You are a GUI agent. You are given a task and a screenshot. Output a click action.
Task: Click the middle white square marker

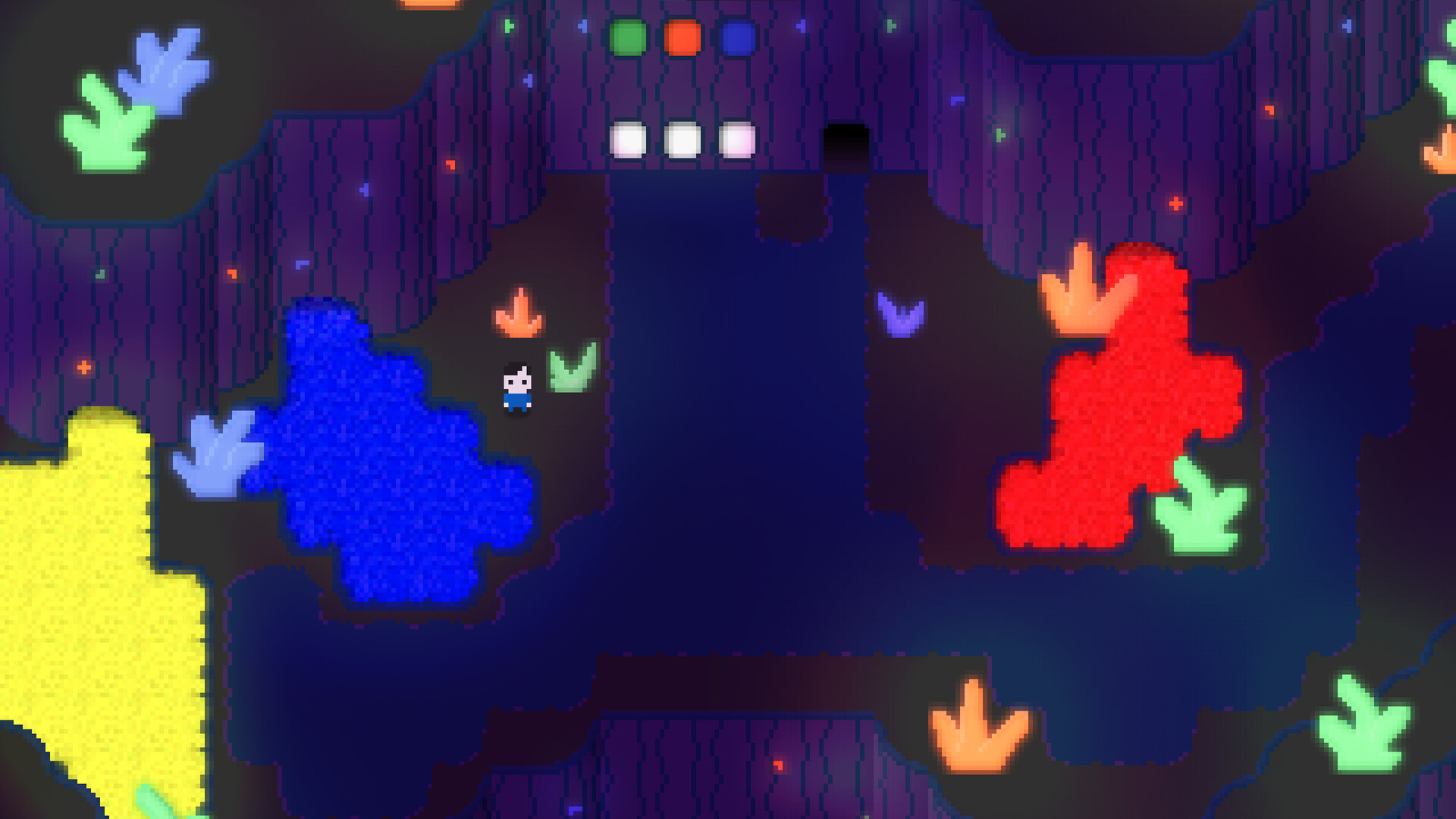[x=680, y=140]
